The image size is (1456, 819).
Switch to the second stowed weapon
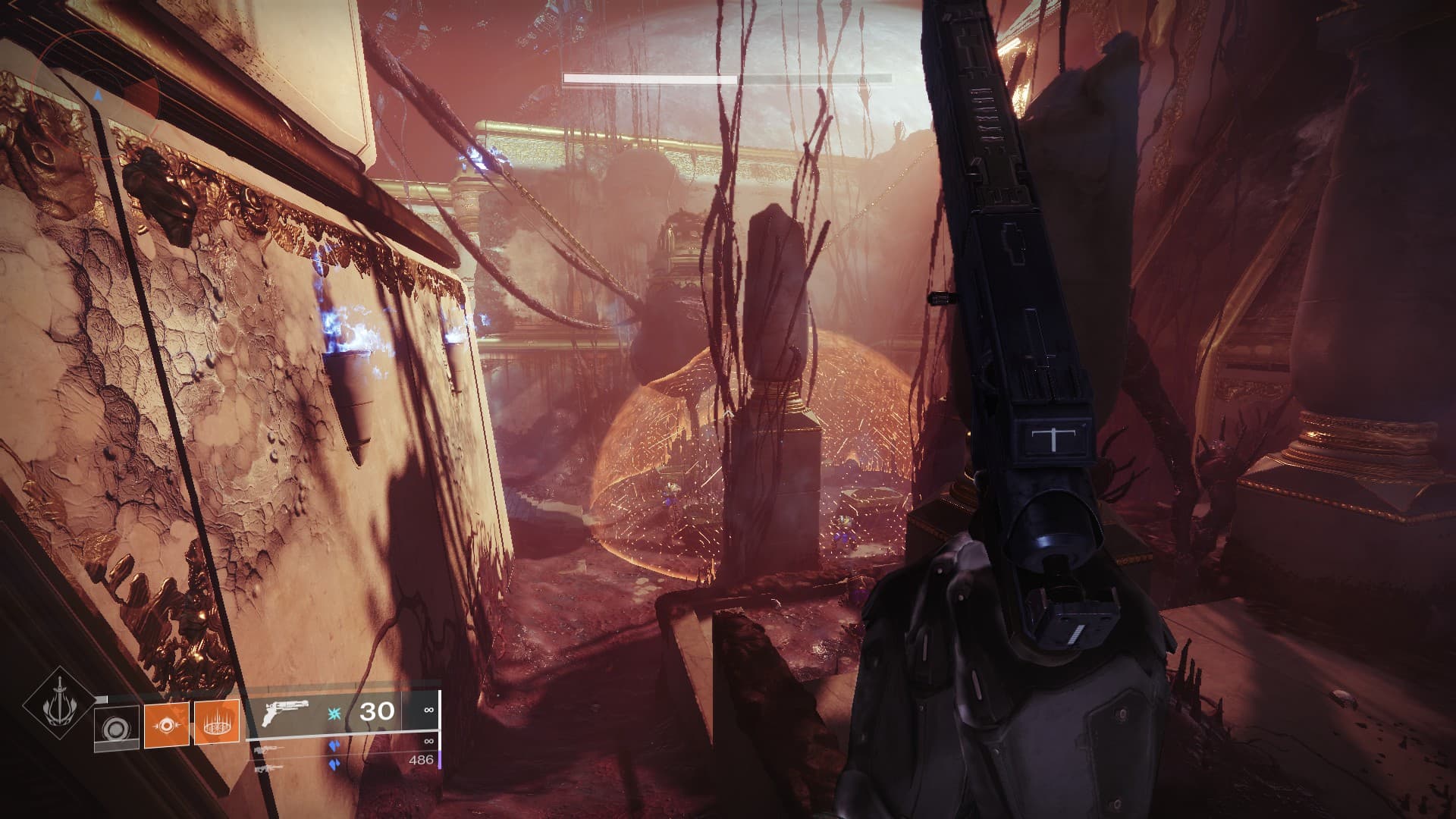[274, 748]
